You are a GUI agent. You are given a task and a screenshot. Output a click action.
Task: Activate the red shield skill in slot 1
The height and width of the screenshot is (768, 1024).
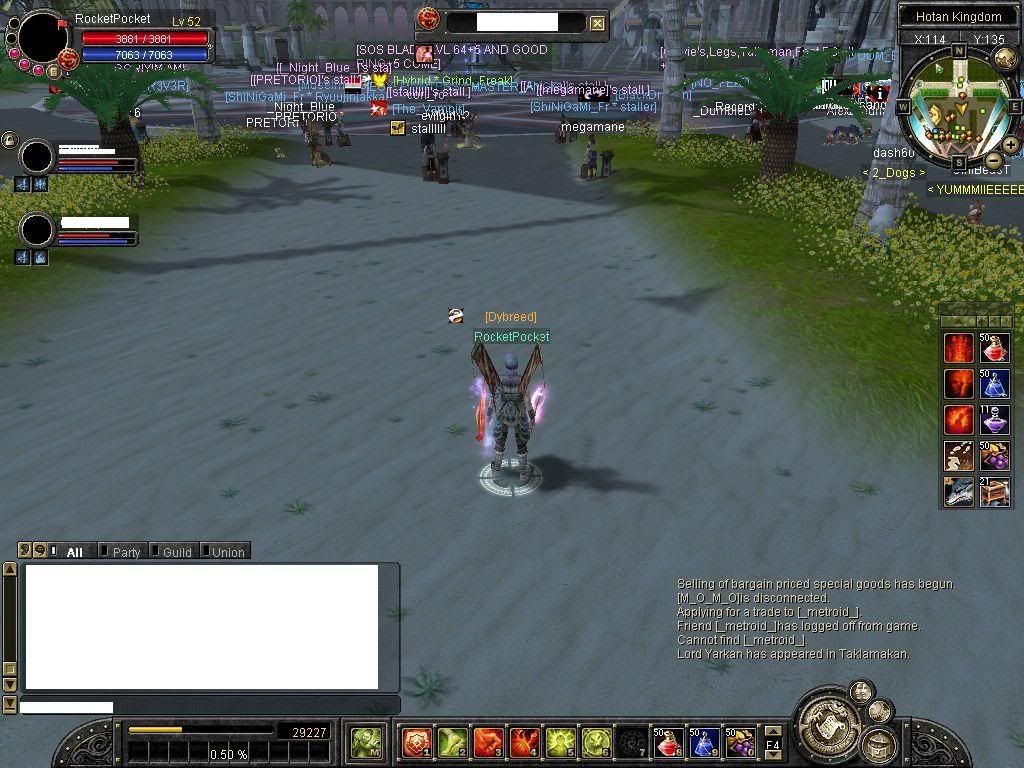(416, 742)
